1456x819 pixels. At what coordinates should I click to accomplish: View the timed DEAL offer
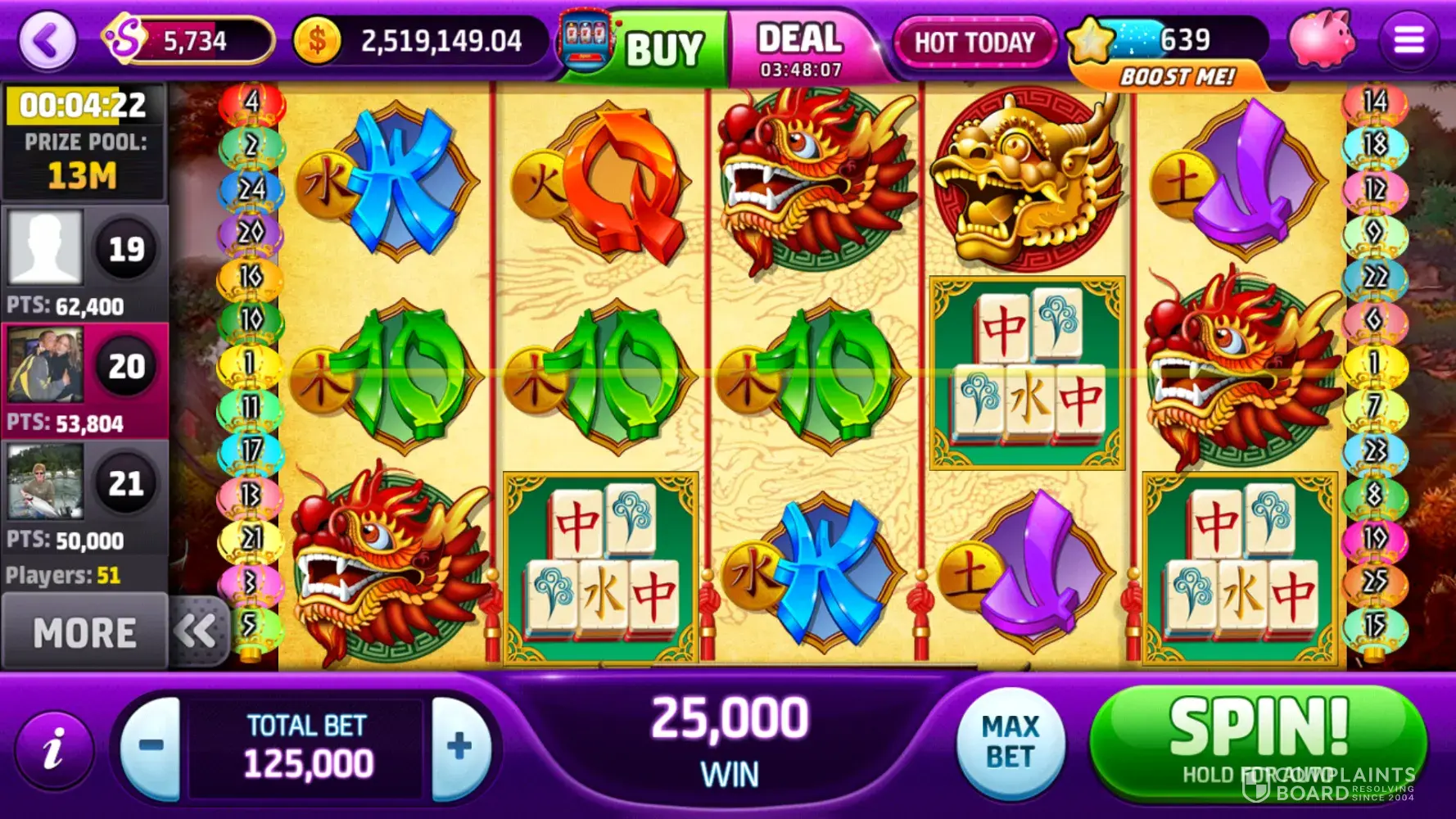pos(800,48)
